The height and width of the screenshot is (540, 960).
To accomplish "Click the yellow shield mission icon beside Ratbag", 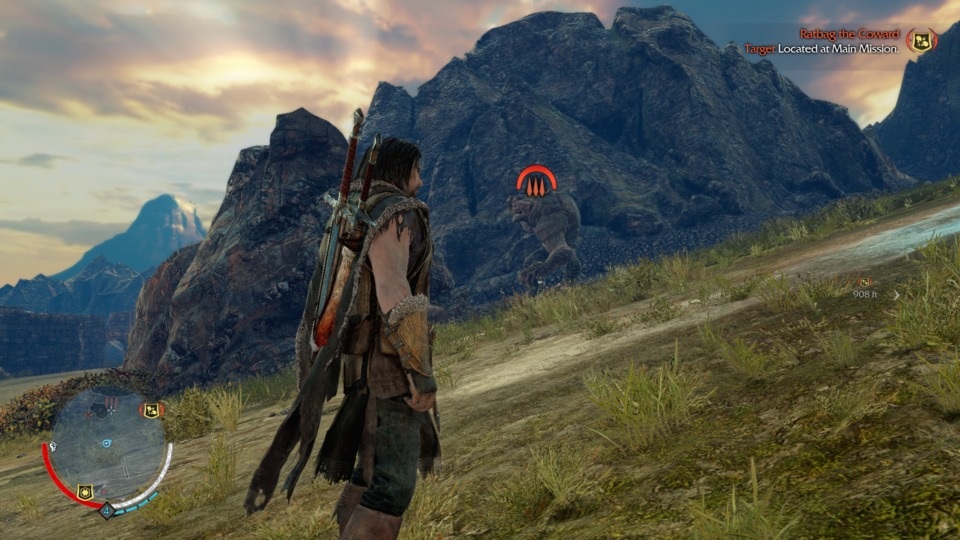I will [921, 42].
